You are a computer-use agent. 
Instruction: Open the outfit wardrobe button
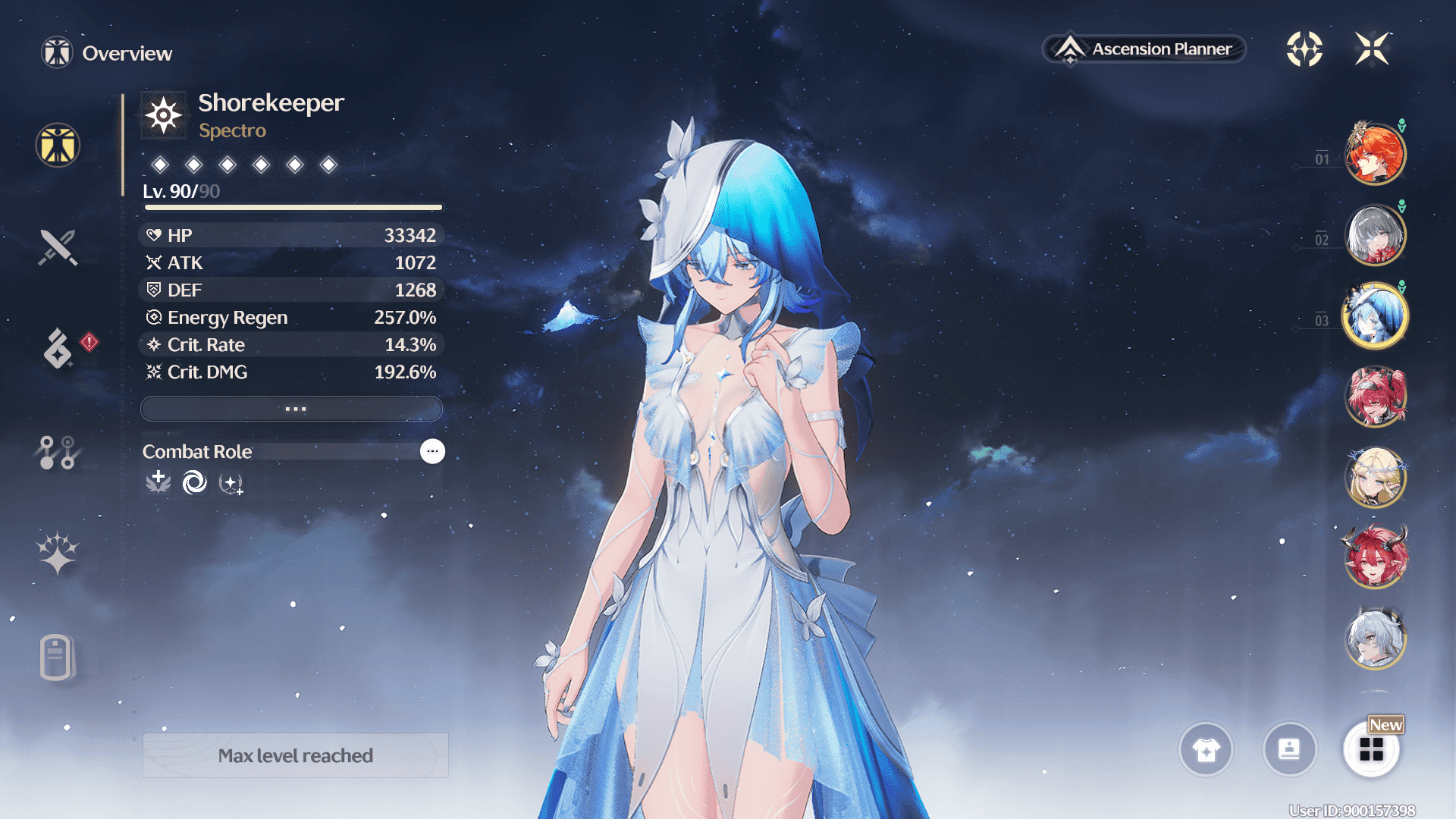(x=1206, y=750)
